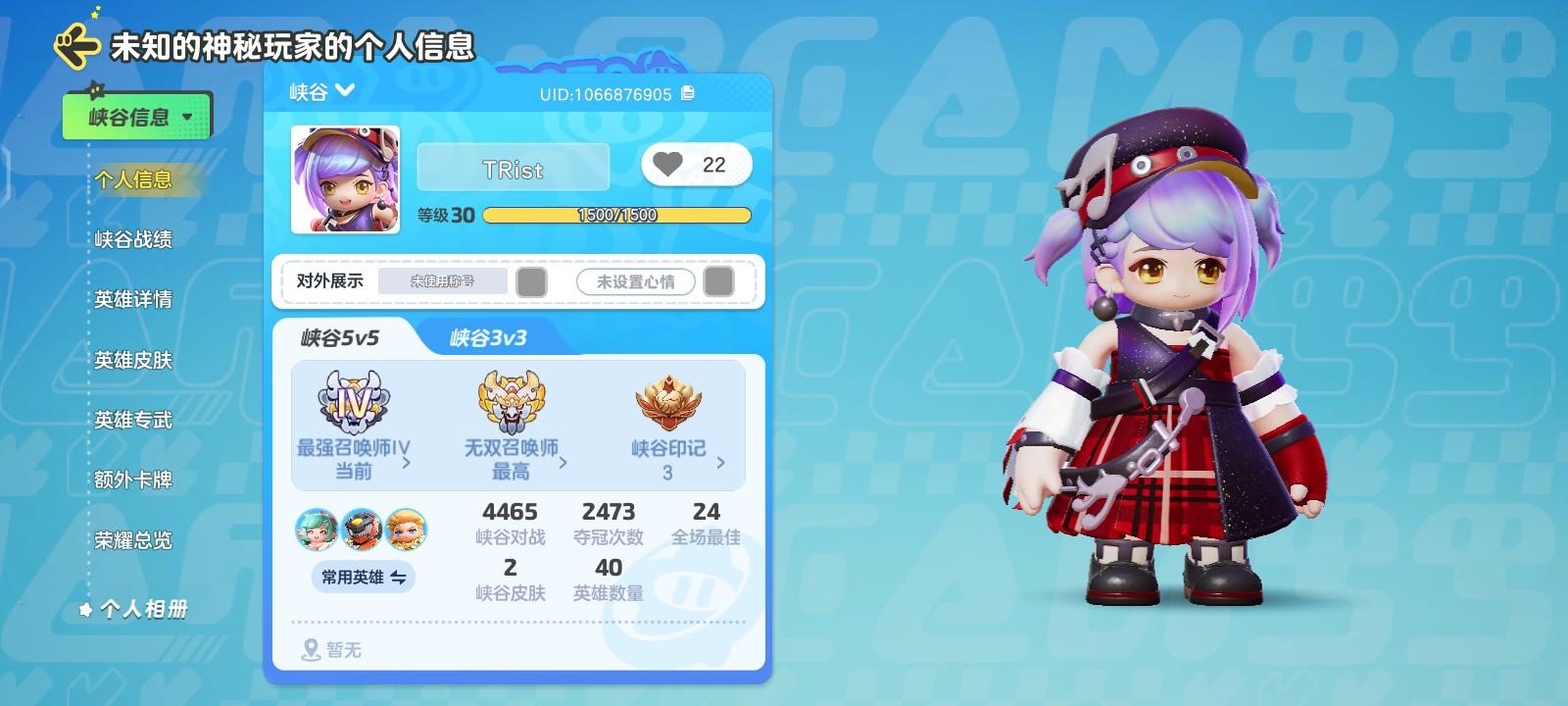Viewport: 1568px width, 706px height.
Task: Select the 峡谷5v5 tab
Action: point(339,336)
